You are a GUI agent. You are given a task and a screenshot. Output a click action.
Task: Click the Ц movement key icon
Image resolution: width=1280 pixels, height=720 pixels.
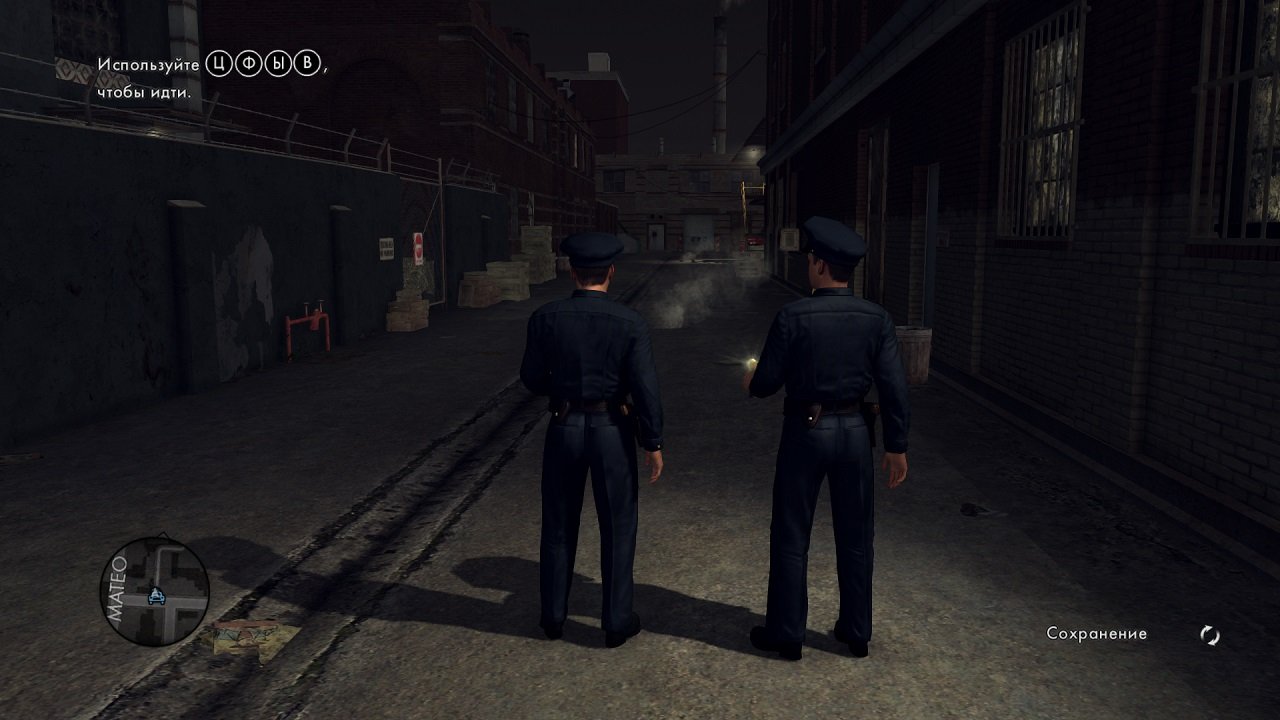(219, 64)
